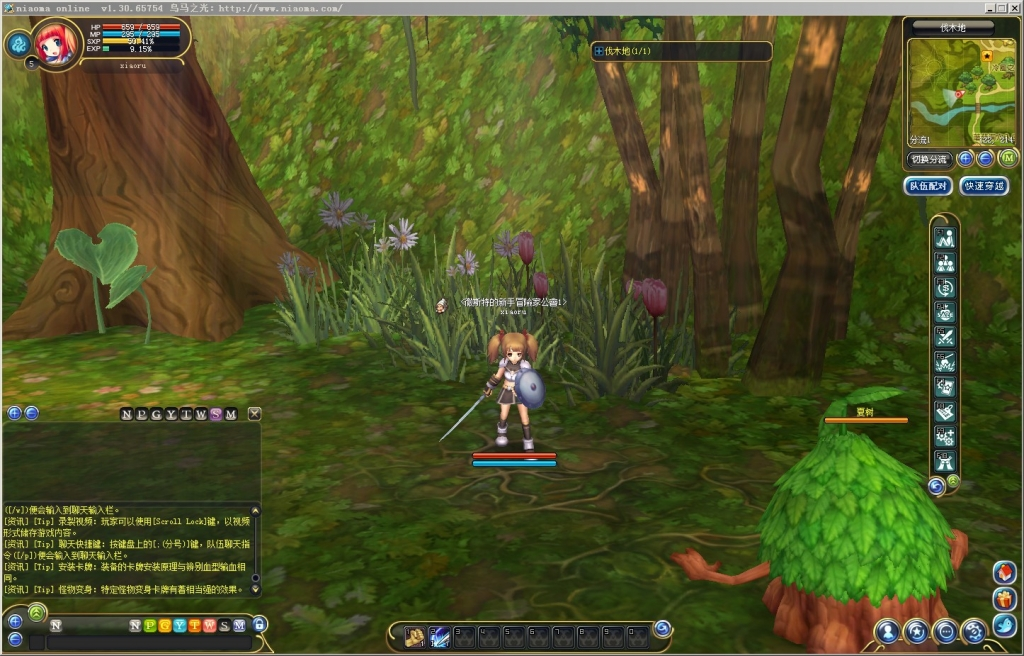Expand the 伐木地 quest tracker entry

[x=599, y=50]
